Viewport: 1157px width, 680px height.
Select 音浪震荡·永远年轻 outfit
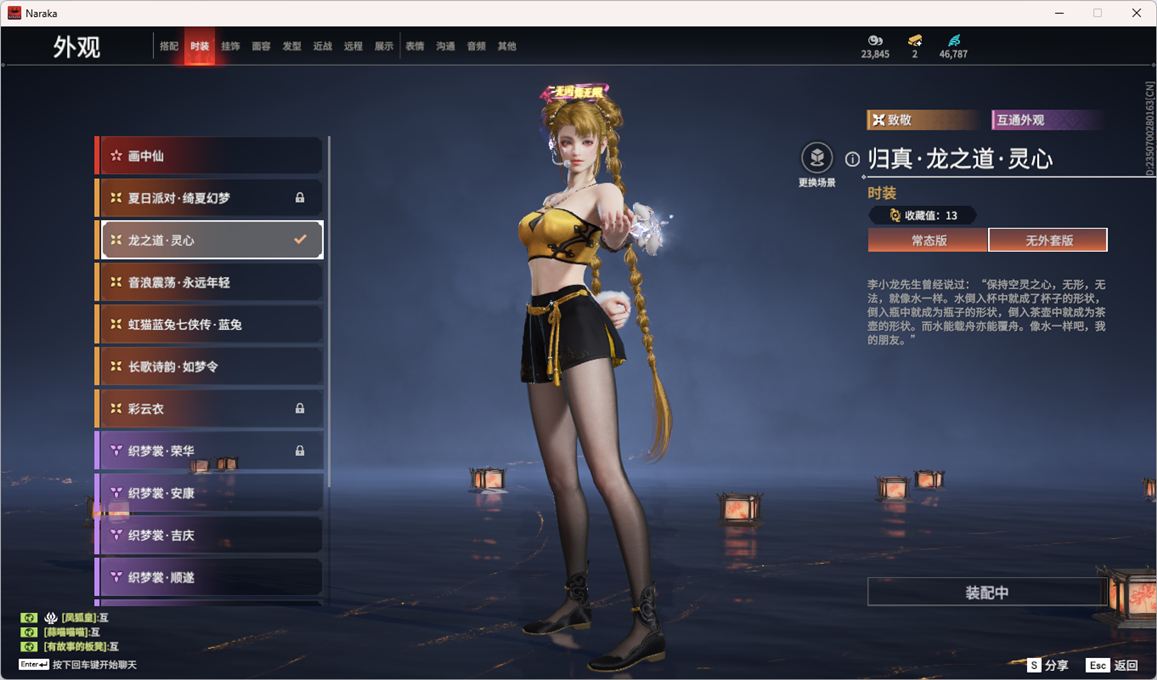point(210,283)
